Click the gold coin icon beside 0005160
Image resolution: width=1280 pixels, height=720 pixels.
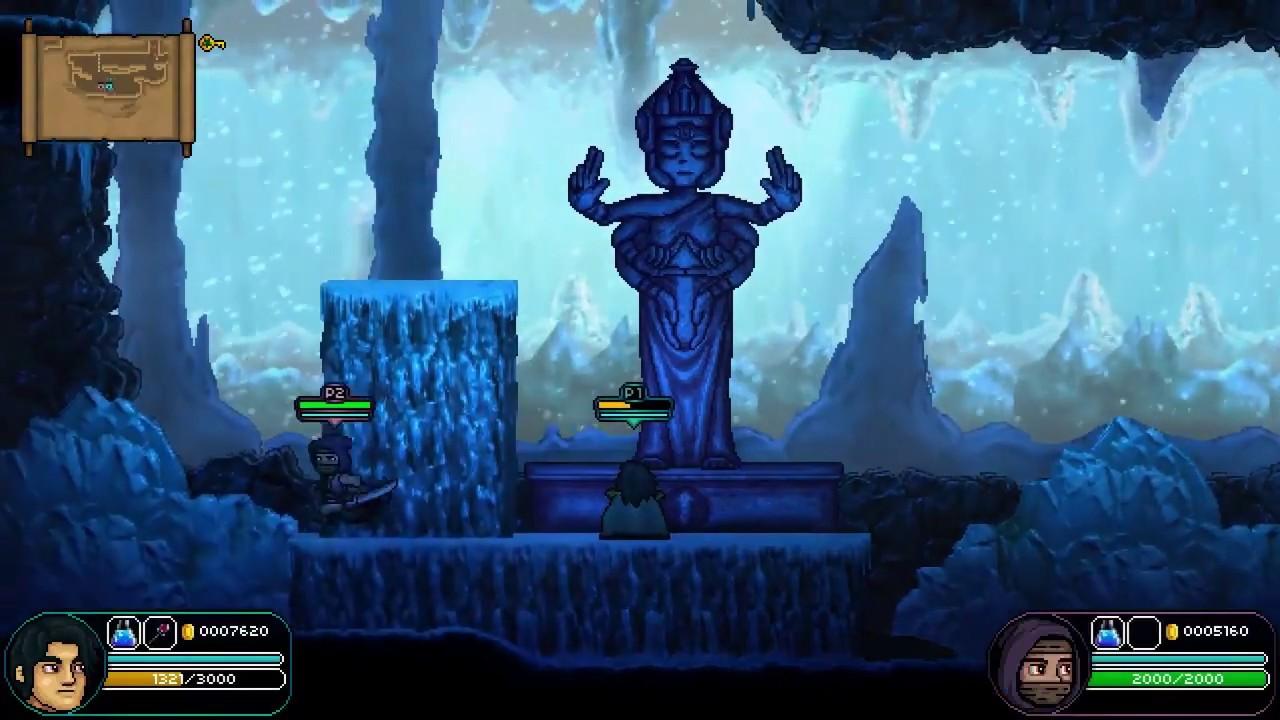pyautogui.click(x=1170, y=631)
